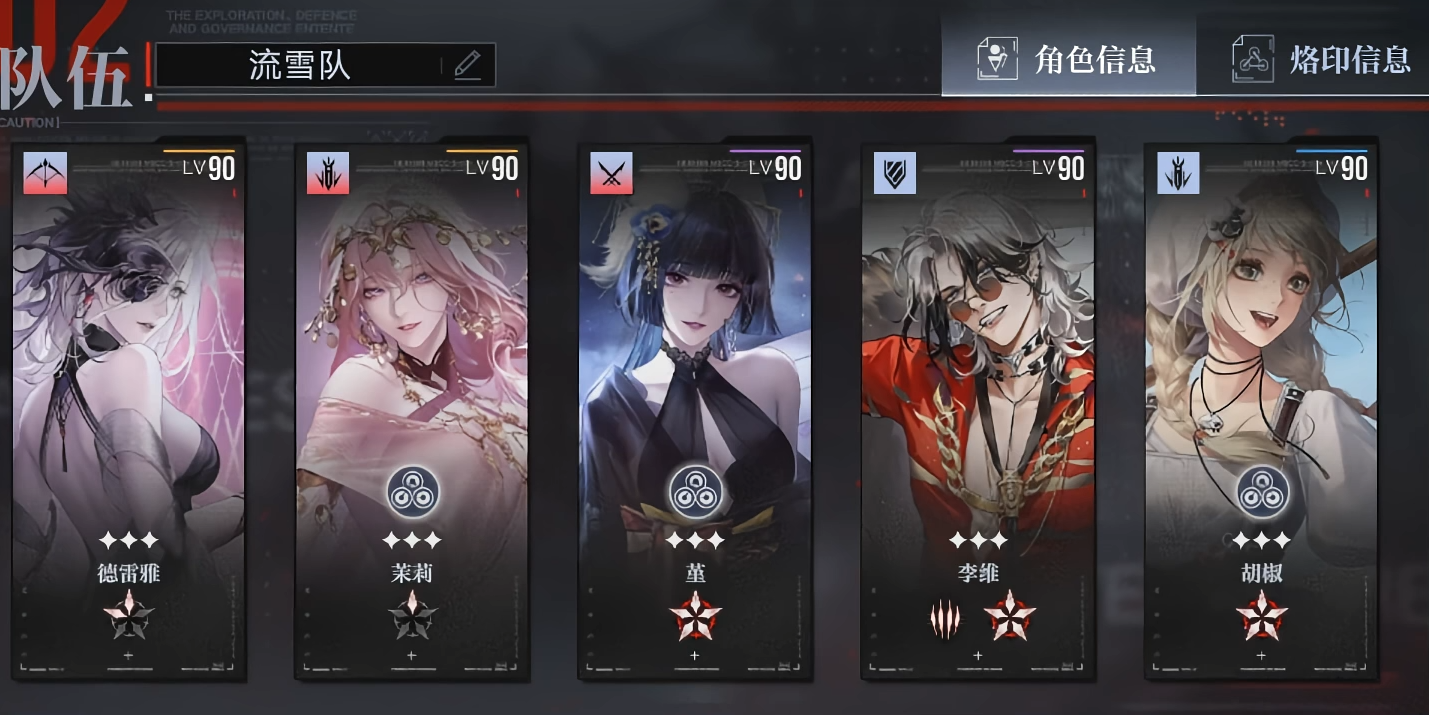Click the star badge under 德雷雅
Image resolution: width=1429 pixels, height=715 pixels.
pyautogui.click(x=129, y=616)
